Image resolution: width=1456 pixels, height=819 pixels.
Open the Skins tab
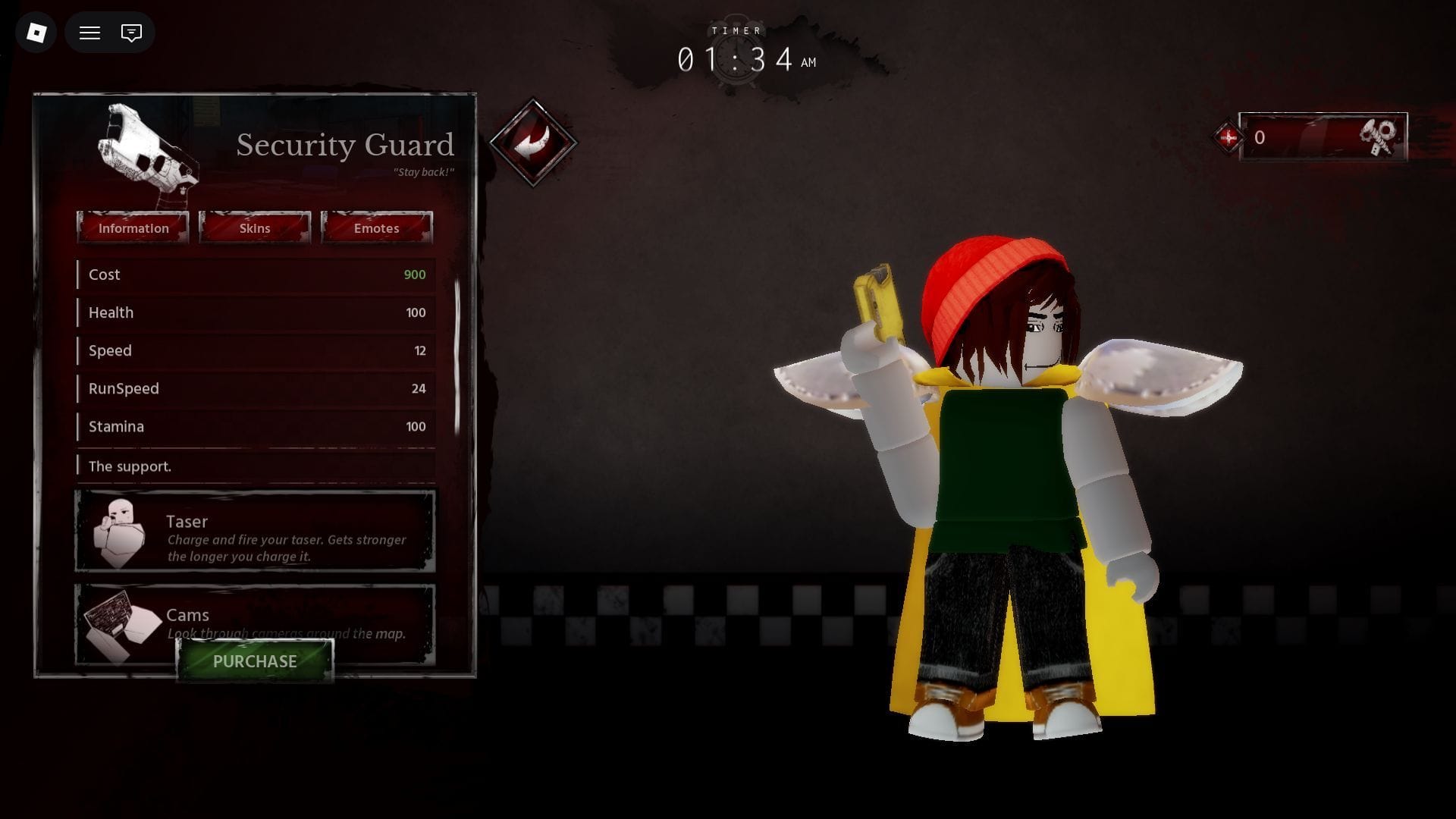pyautogui.click(x=255, y=228)
